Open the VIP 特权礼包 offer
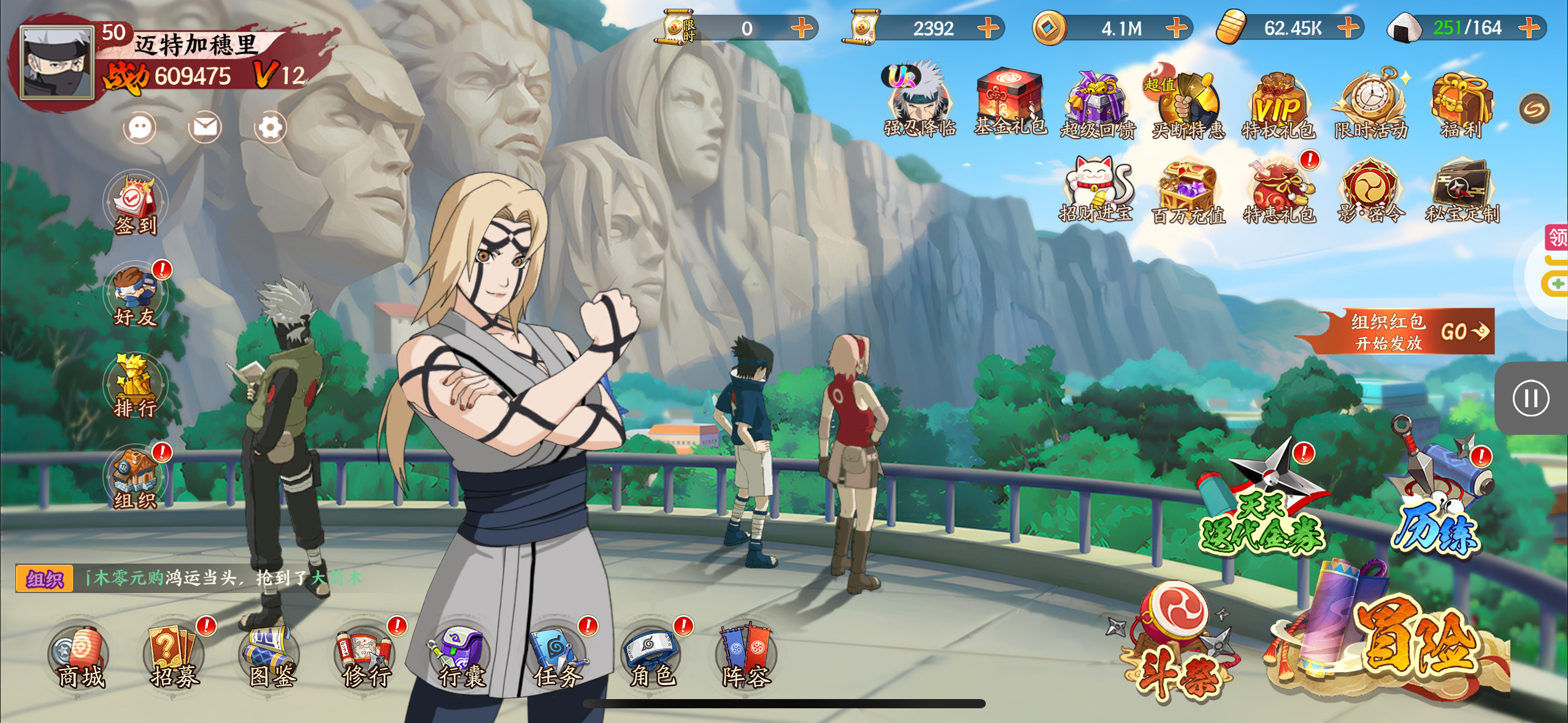1568x723 pixels. [1278, 105]
